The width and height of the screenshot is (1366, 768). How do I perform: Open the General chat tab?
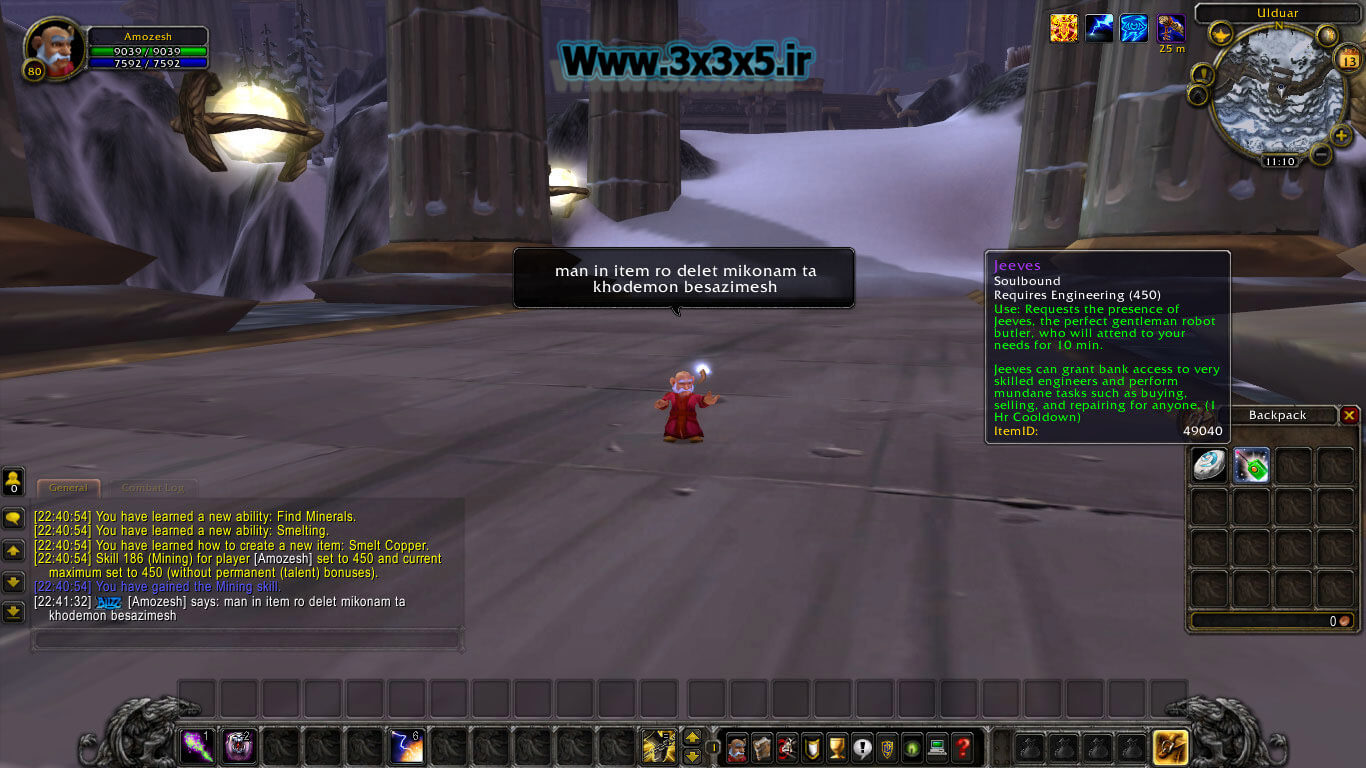point(68,488)
